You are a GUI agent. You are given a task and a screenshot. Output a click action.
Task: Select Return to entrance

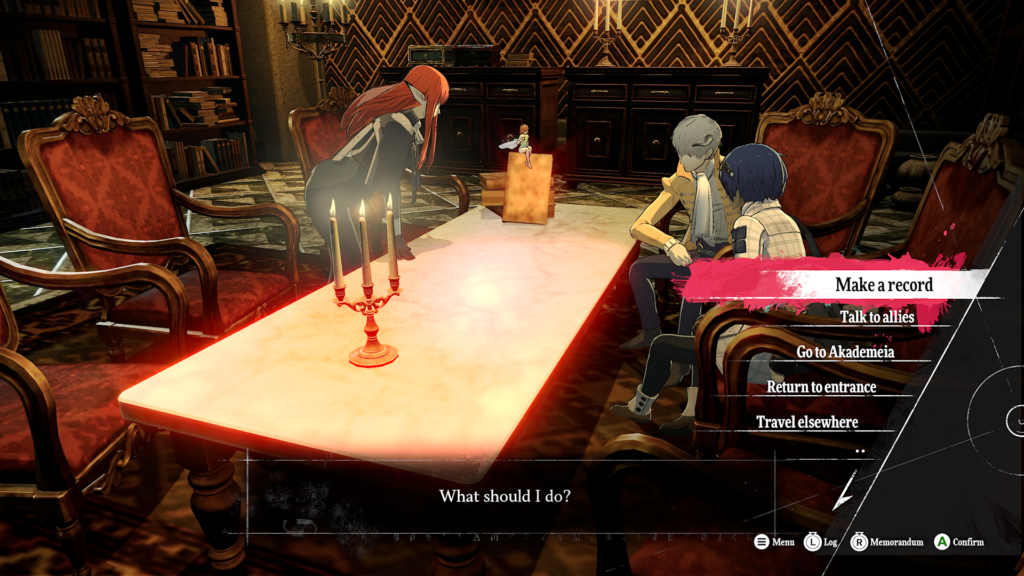[821, 387]
